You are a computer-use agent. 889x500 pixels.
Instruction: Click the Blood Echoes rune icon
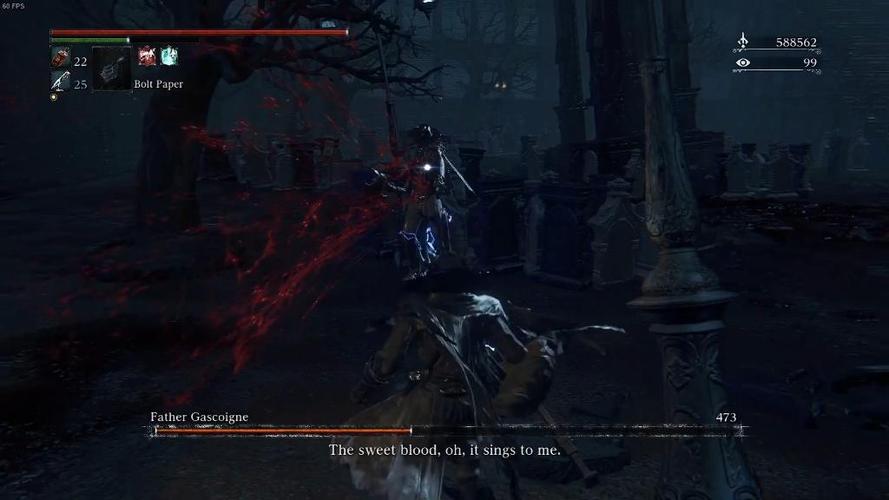tap(743, 43)
